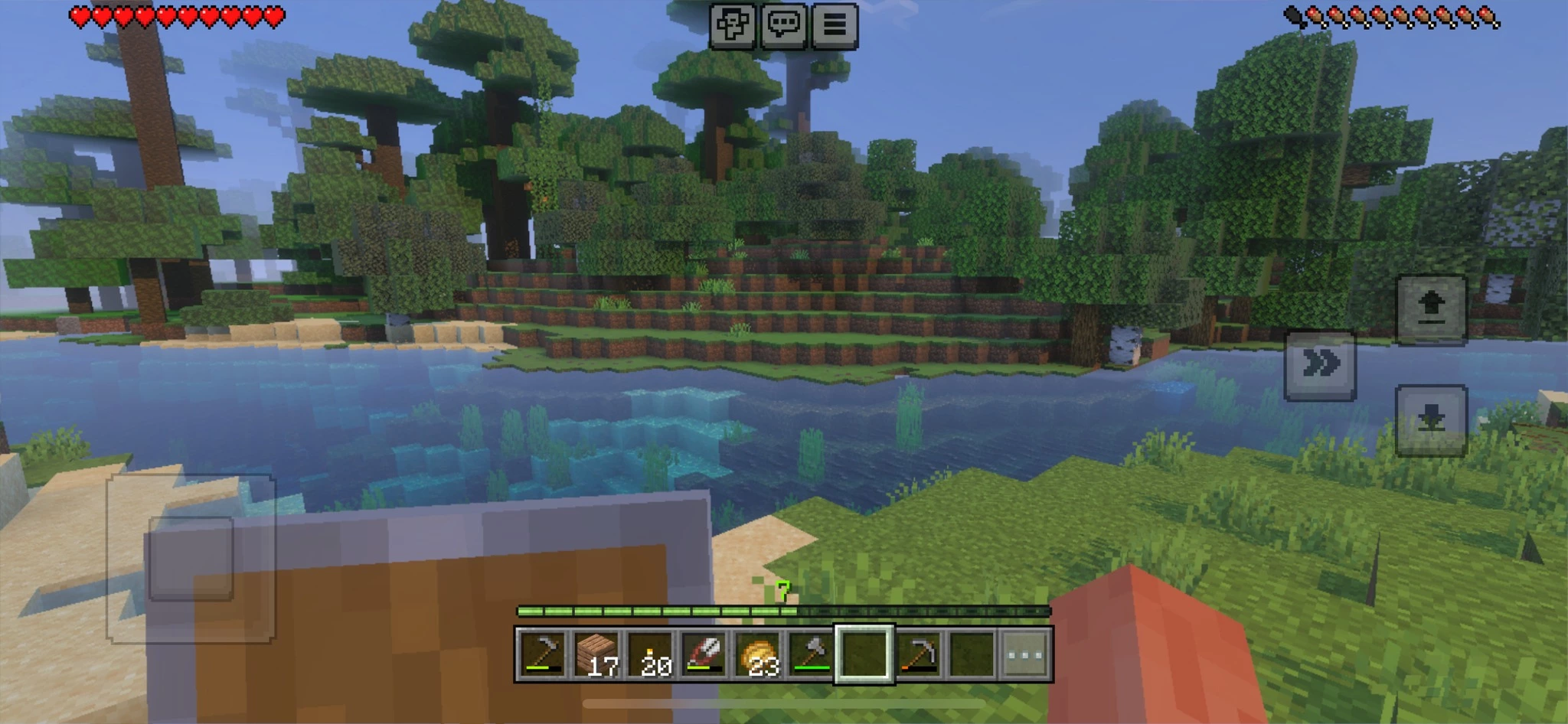Equip the axe with the green durability bar
Screen dimensions: 1568x724
click(811, 654)
